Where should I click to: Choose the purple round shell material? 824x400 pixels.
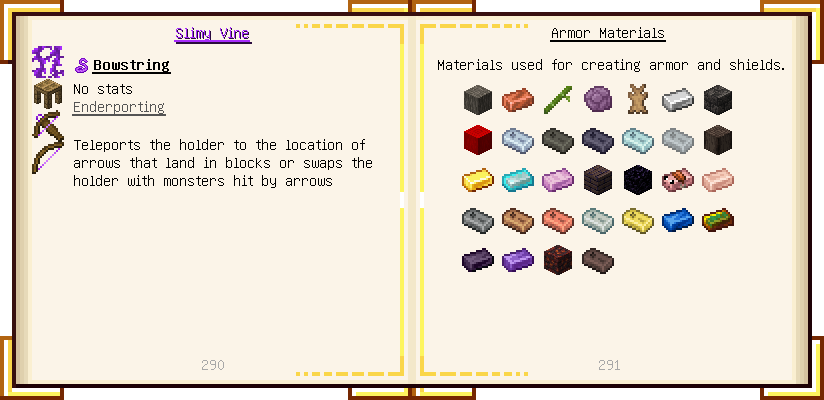(x=598, y=99)
